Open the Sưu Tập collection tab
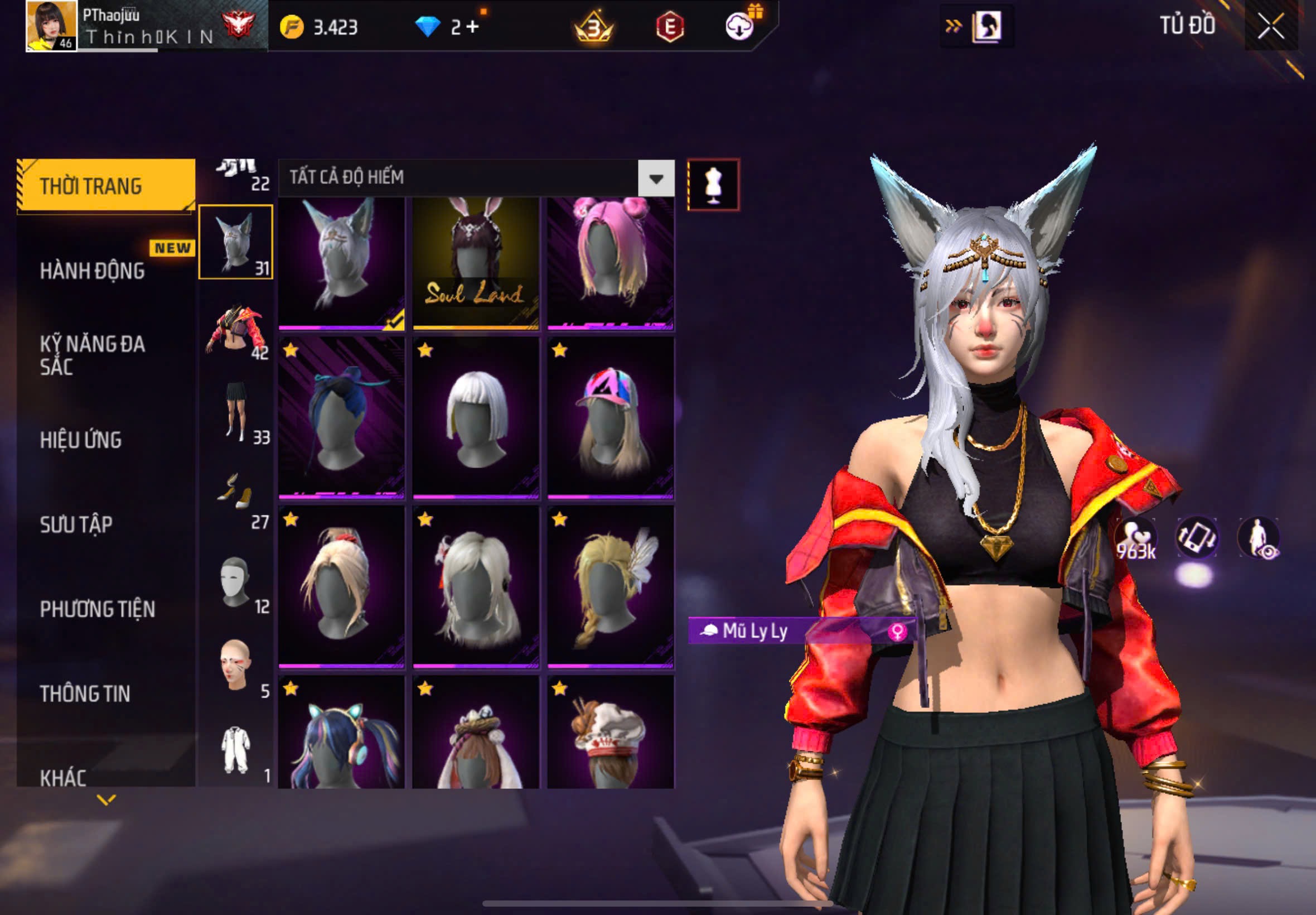Screen dimensions: 1316x915 click(x=76, y=524)
